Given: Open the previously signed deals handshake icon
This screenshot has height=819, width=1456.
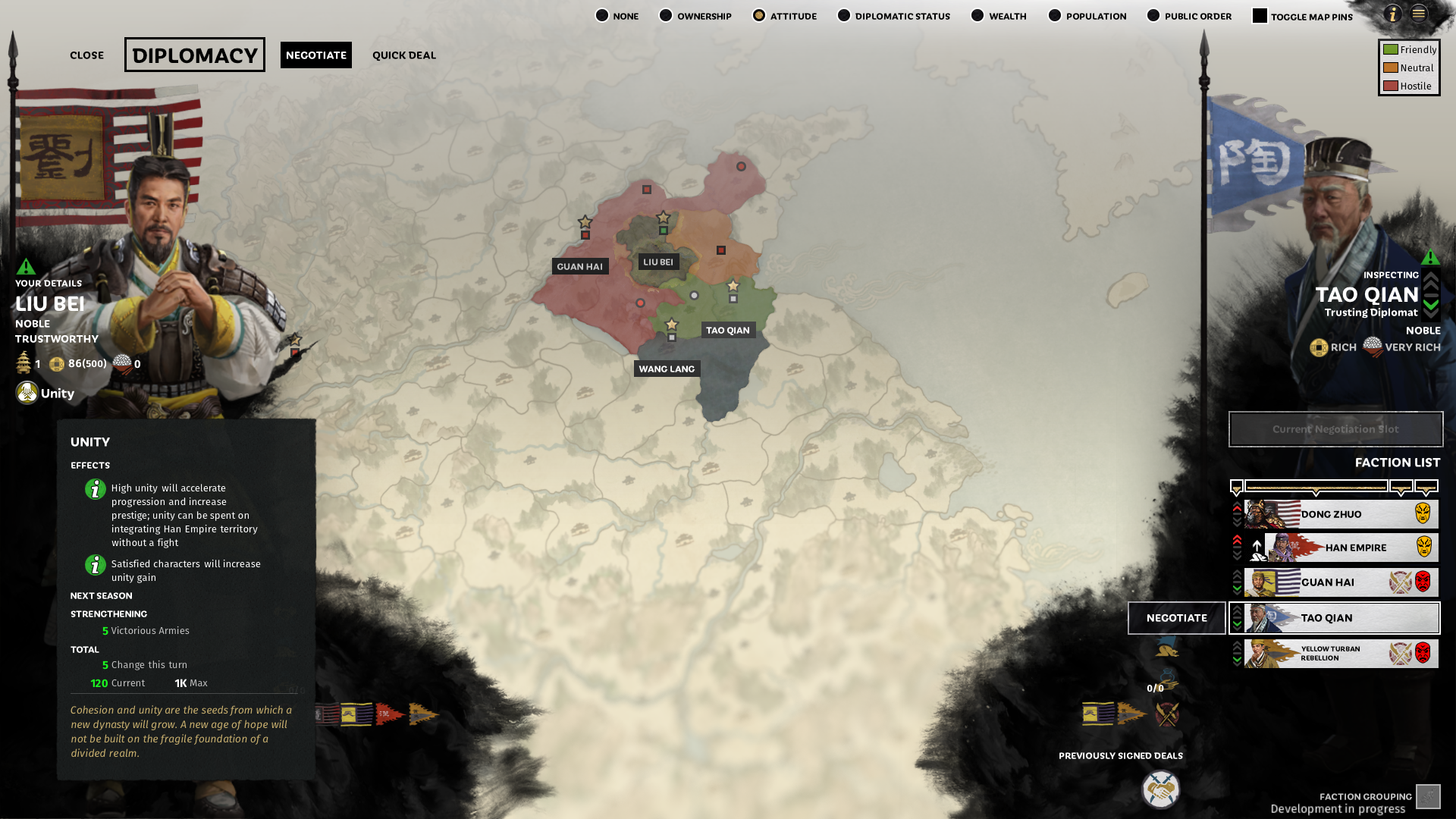Looking at the screenshot, I should [x=1160, y=789].
